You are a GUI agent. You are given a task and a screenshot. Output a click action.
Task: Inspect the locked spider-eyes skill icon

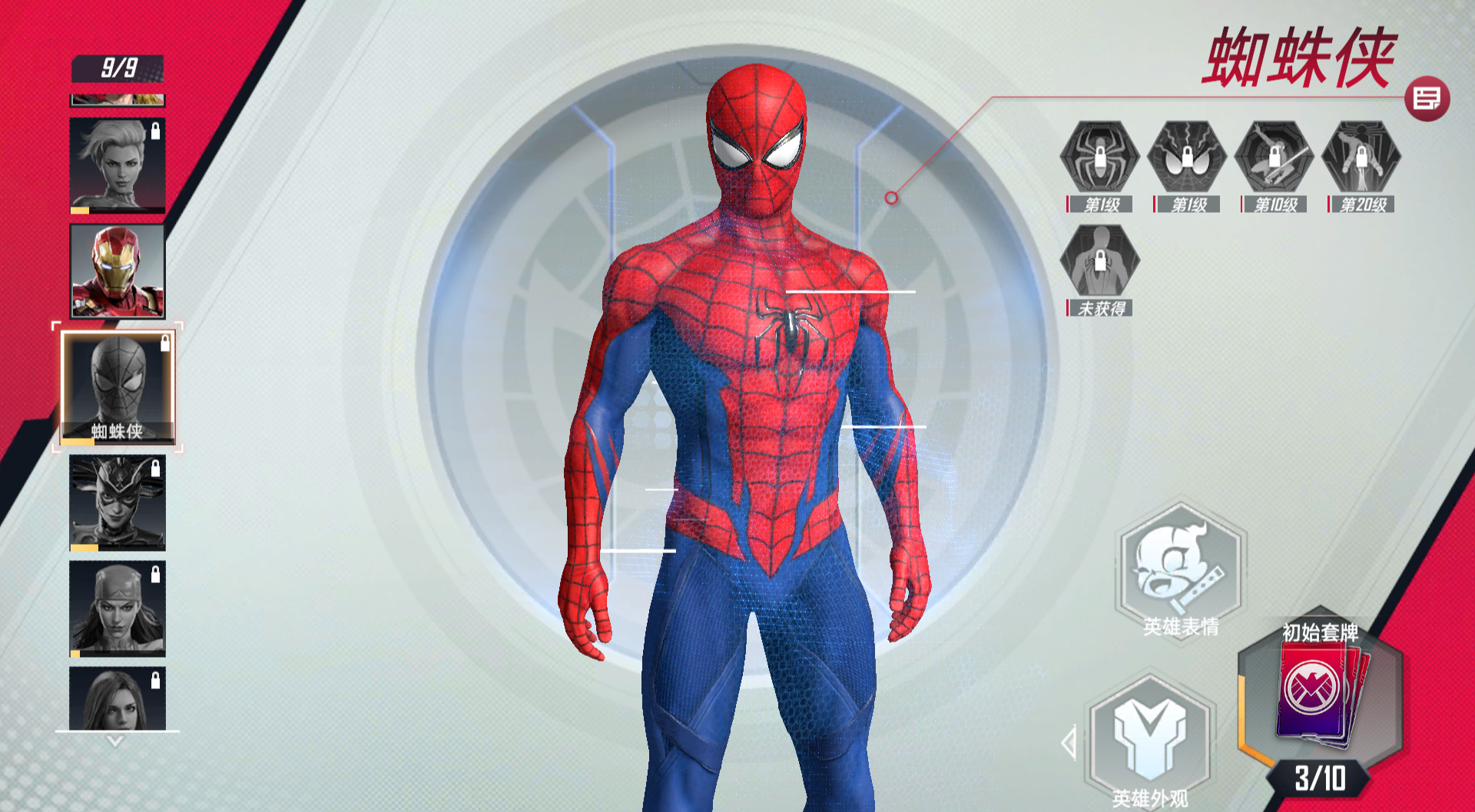pyautogui.click(x=1186, y=157)
